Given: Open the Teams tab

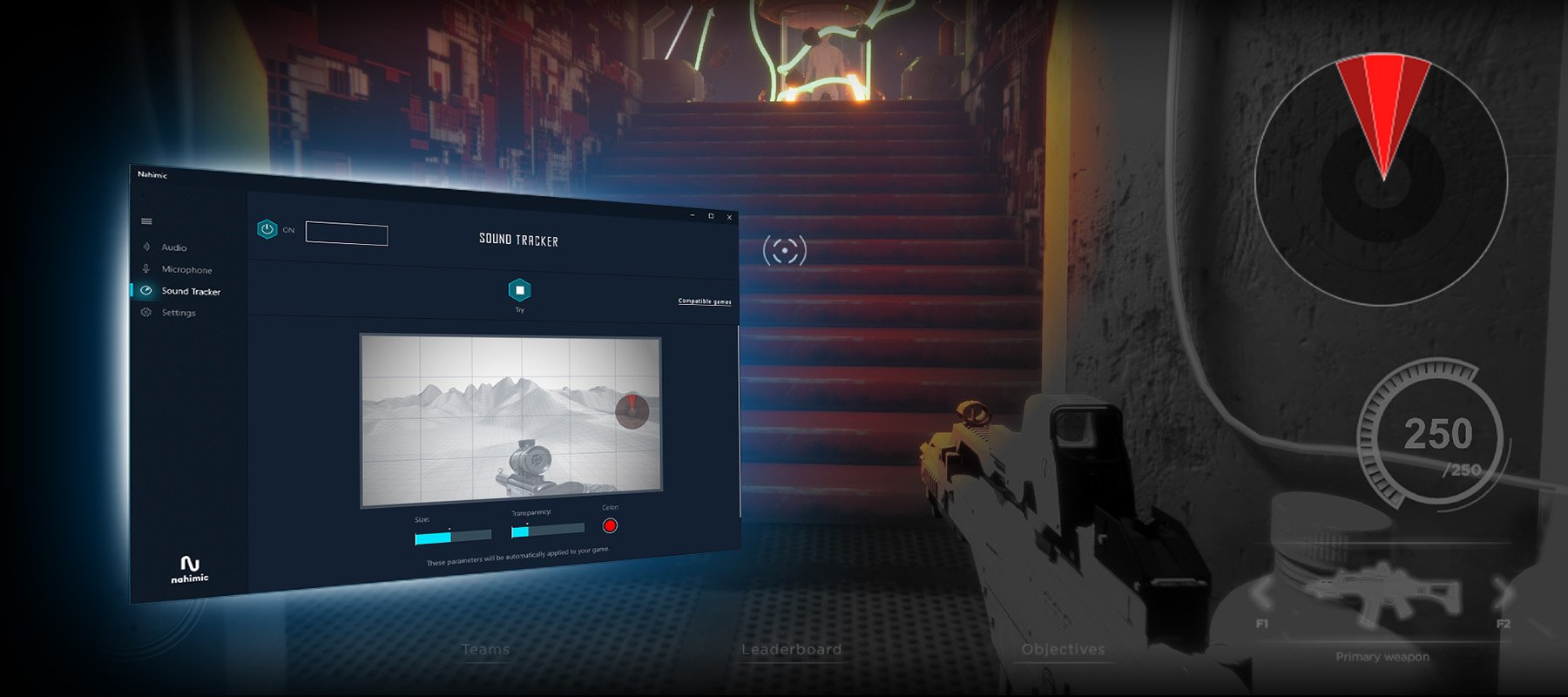Looking at the screenshot, I should point(485,650).
